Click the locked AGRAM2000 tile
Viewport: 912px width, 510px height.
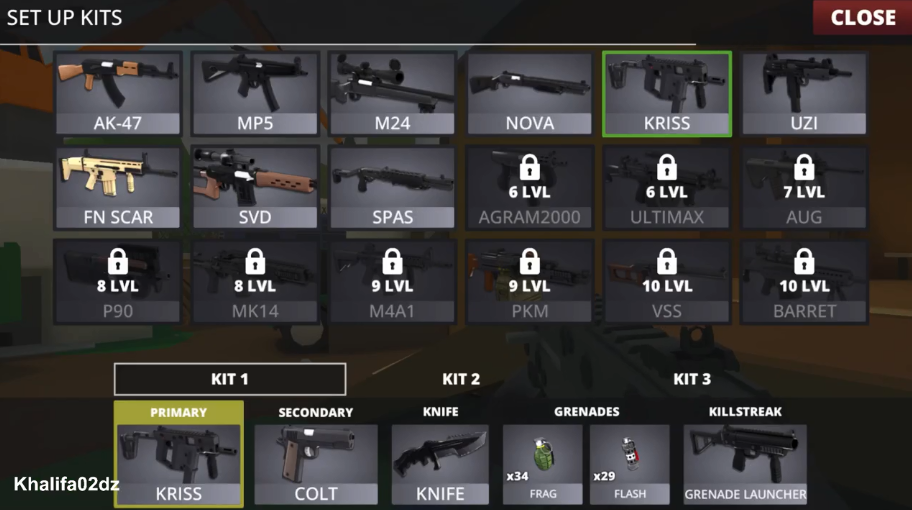pos(529,187)
